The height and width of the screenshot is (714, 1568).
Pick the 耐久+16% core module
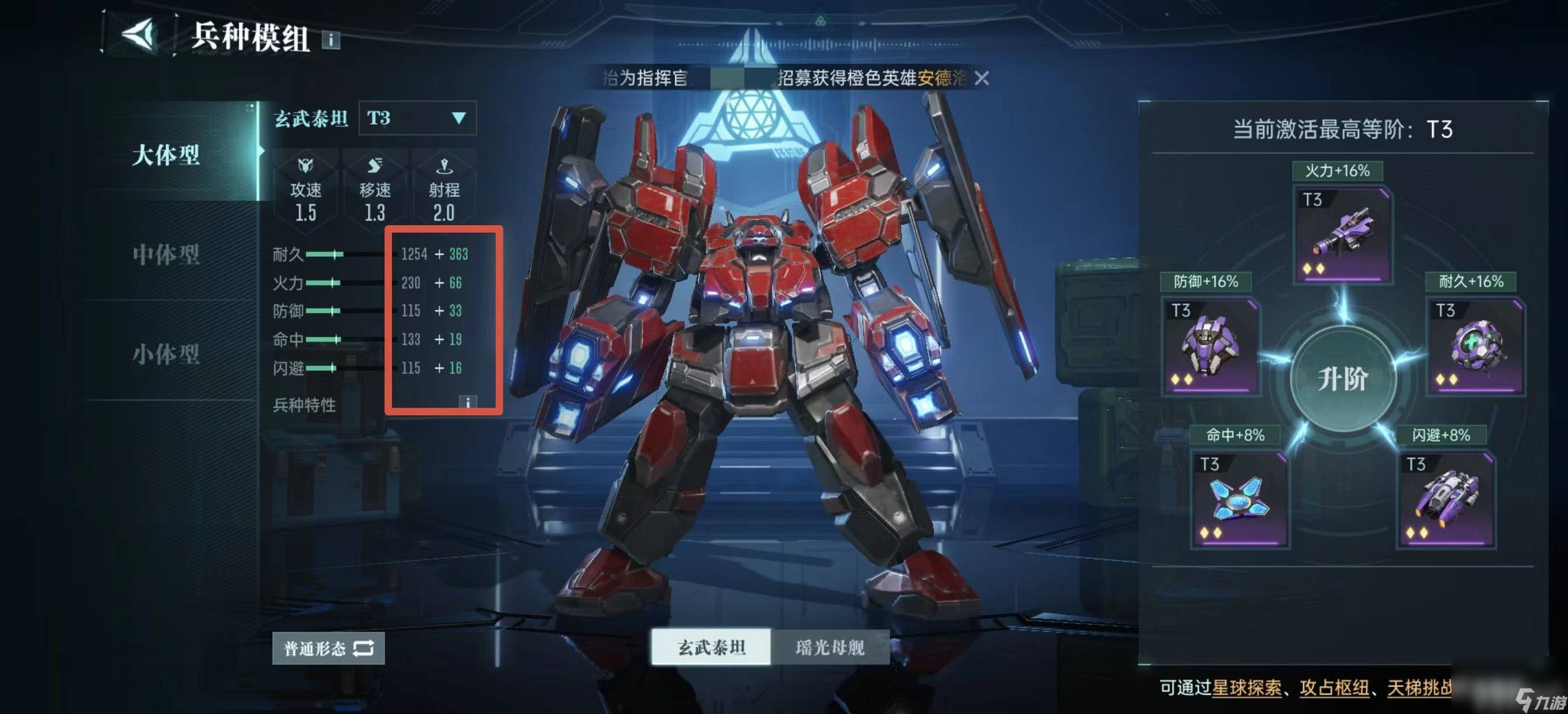[x=1475, y=347]
